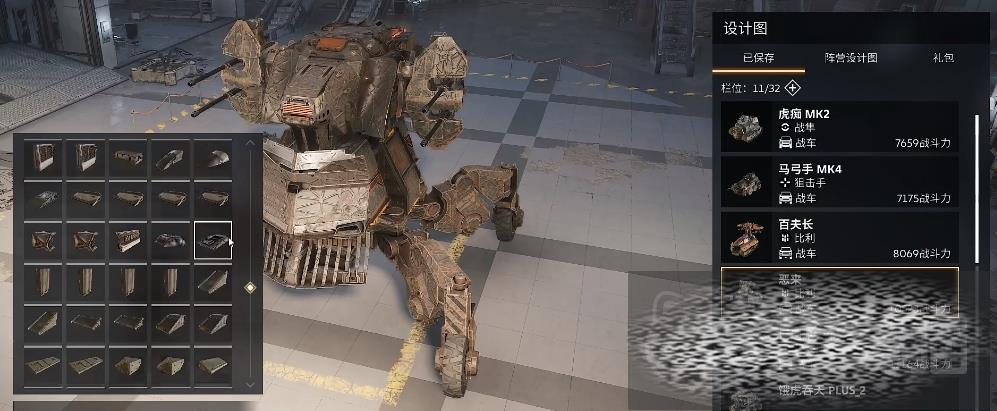Load the 百夫长 blueprint

pyautogui.click(x=839, y=237)
